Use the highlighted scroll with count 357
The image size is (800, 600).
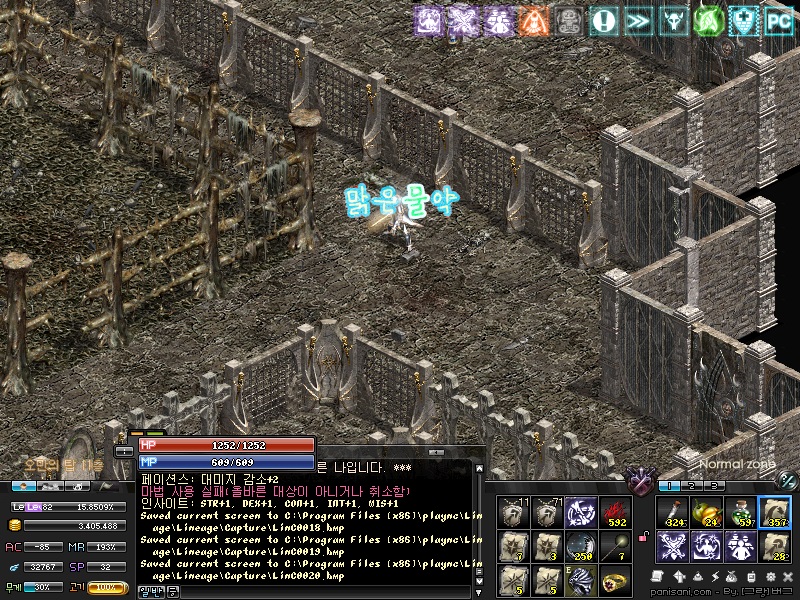pos(775,511)
